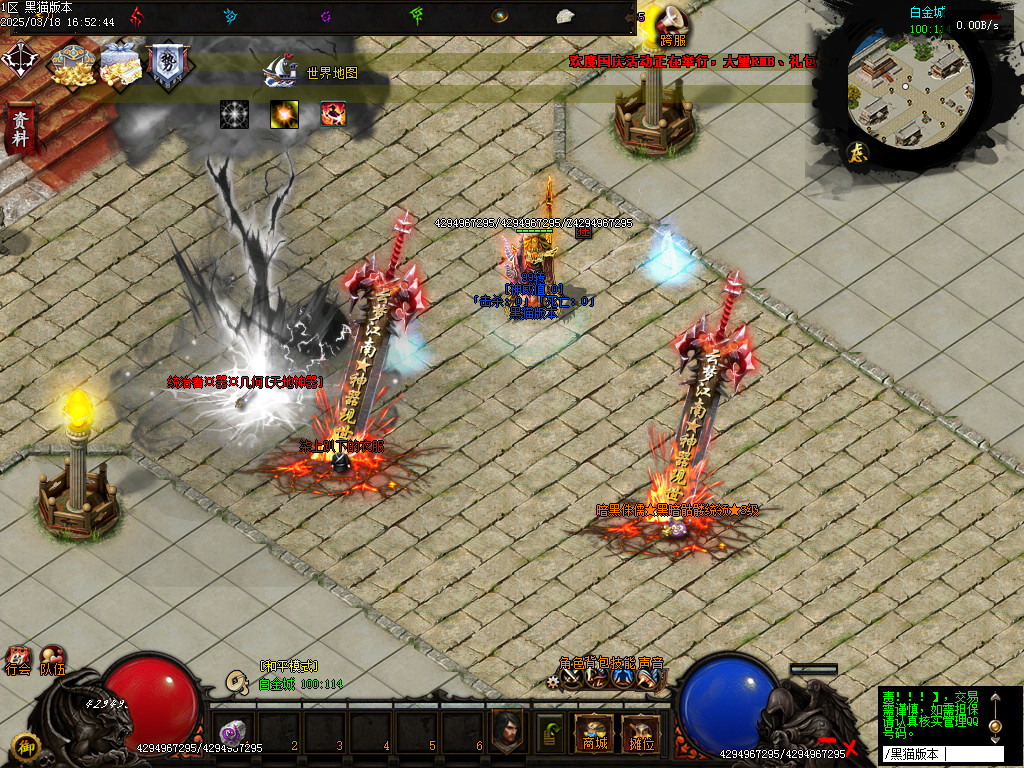Select the 势 blue banner icon
The height and width of the screenshot is (768, 1024).
click(166, 66)
